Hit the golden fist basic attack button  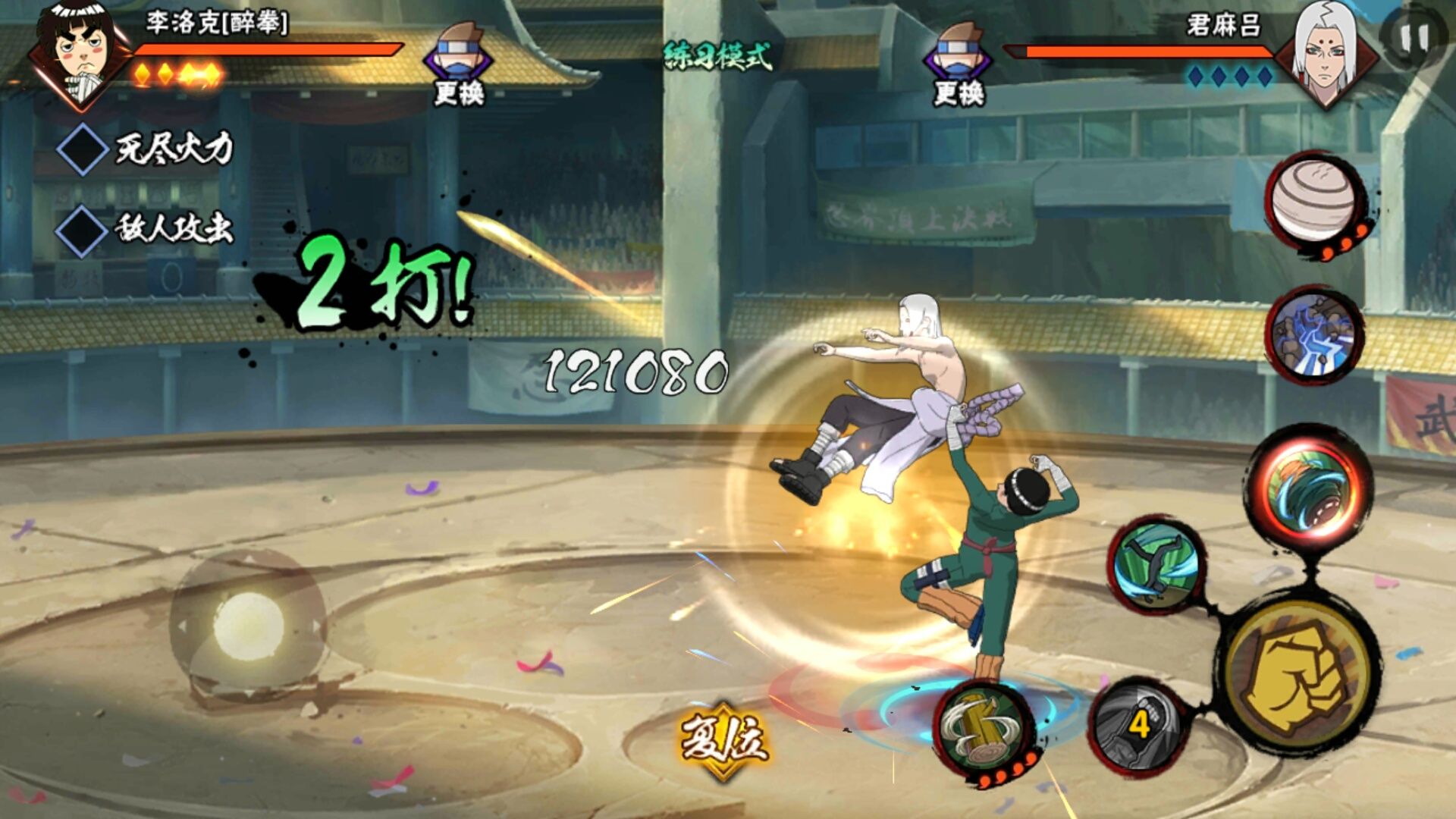(x=1298, y=675)
